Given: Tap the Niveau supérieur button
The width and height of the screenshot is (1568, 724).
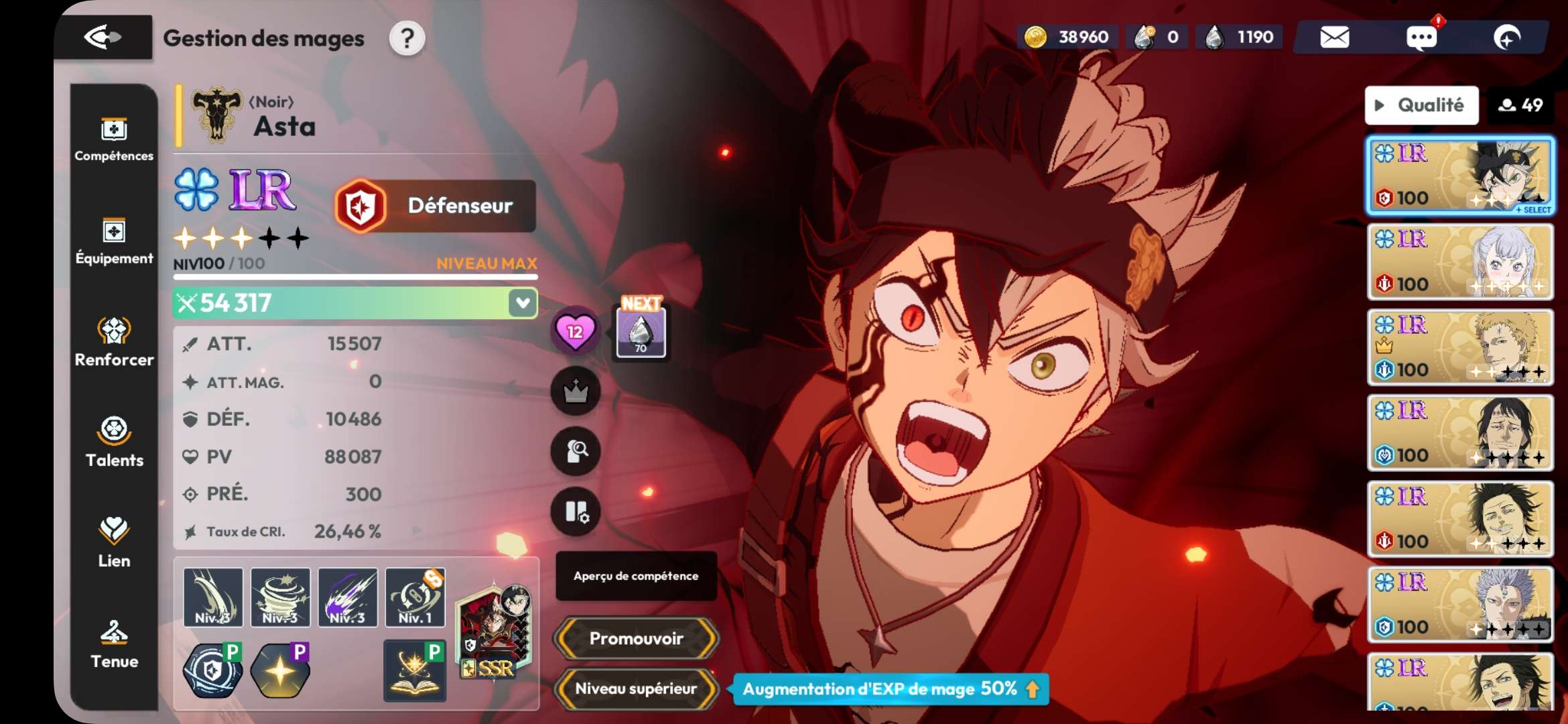Looking at the screenshot, I should (x=636, y=688).
